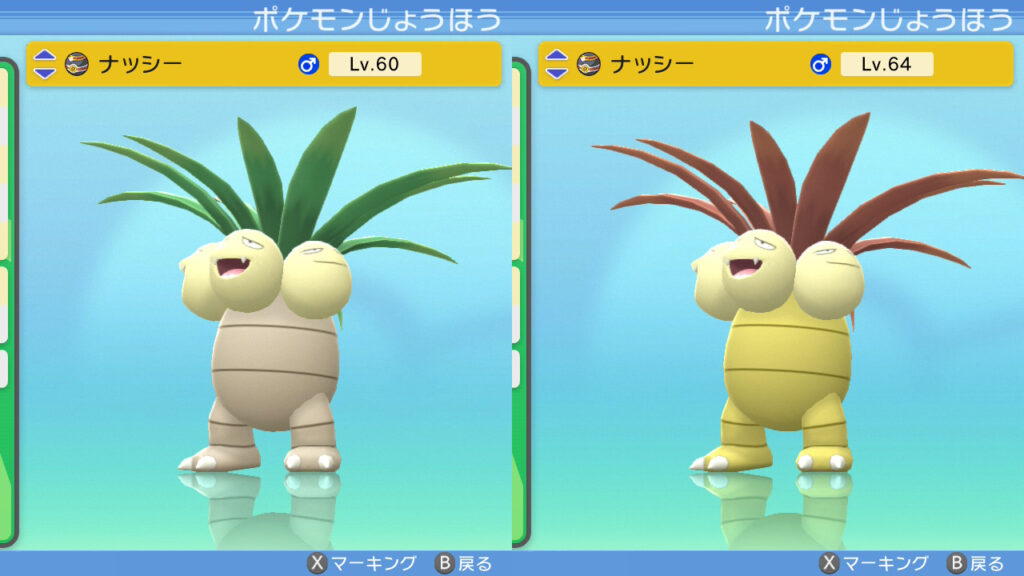
Task: Select the down arrow in the Lv.60 header
Action: click(45, 72)
